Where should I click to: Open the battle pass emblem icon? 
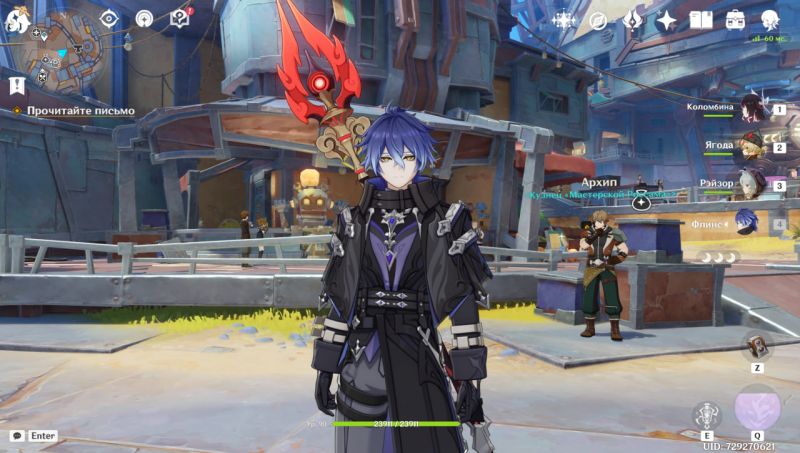pyautogui.click(x=632, y=20)
